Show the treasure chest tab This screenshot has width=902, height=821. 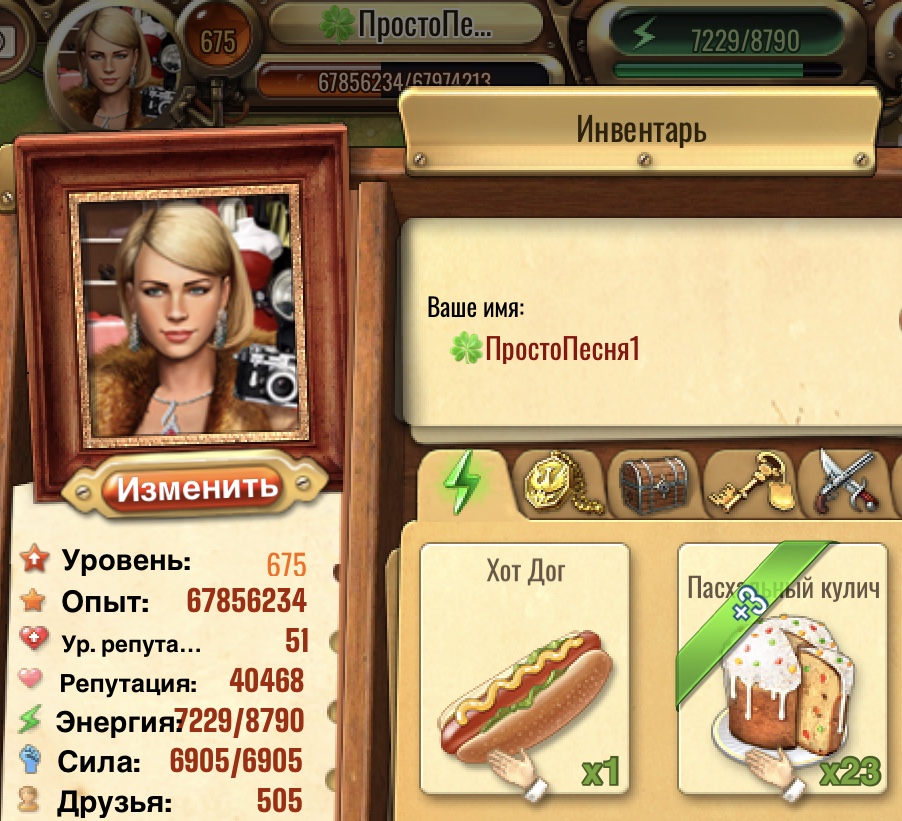(653, 484)
